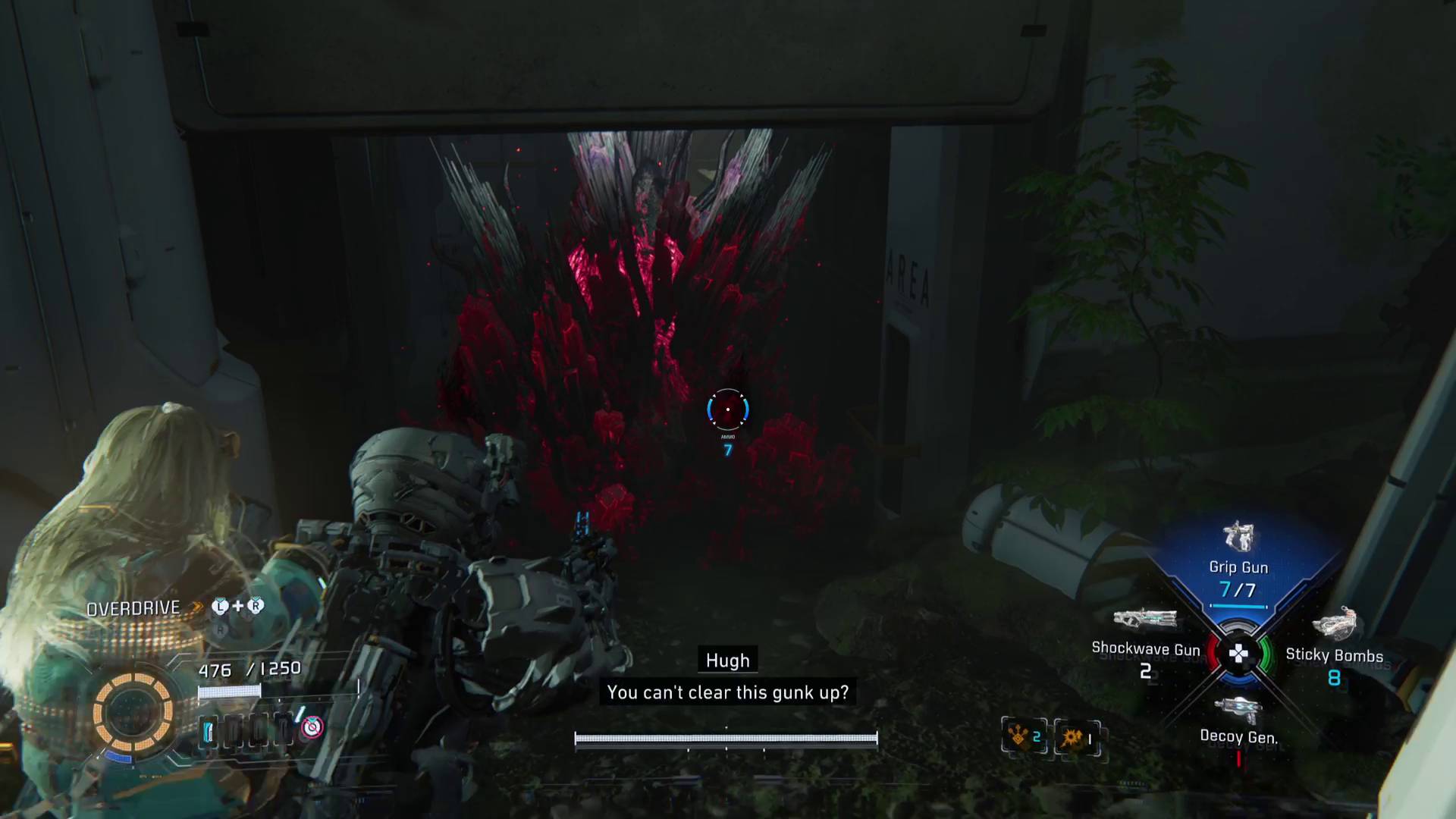Viewport: 1456px width, 819px height.
Task: Click the Hugh speaker name above the subtitle
Action: pyautogui.click(x=727, y=661)
